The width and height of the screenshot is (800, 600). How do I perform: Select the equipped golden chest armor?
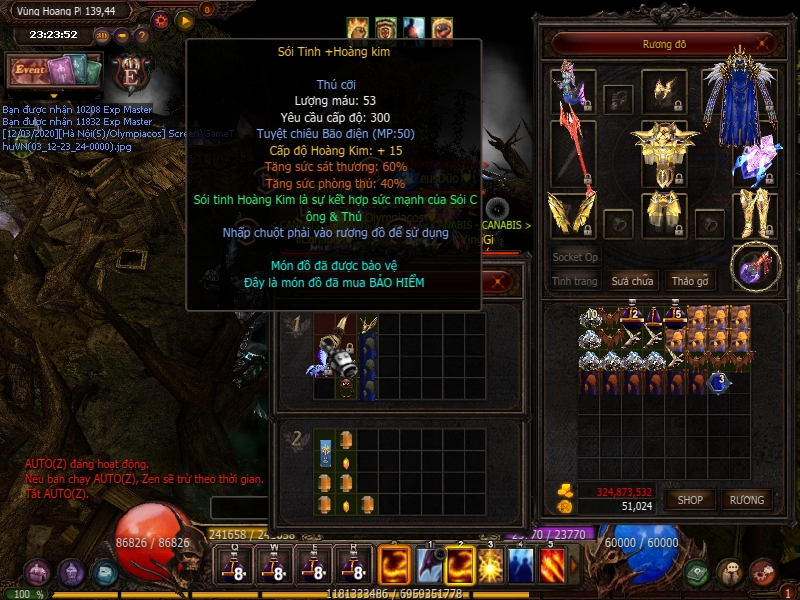663,150
